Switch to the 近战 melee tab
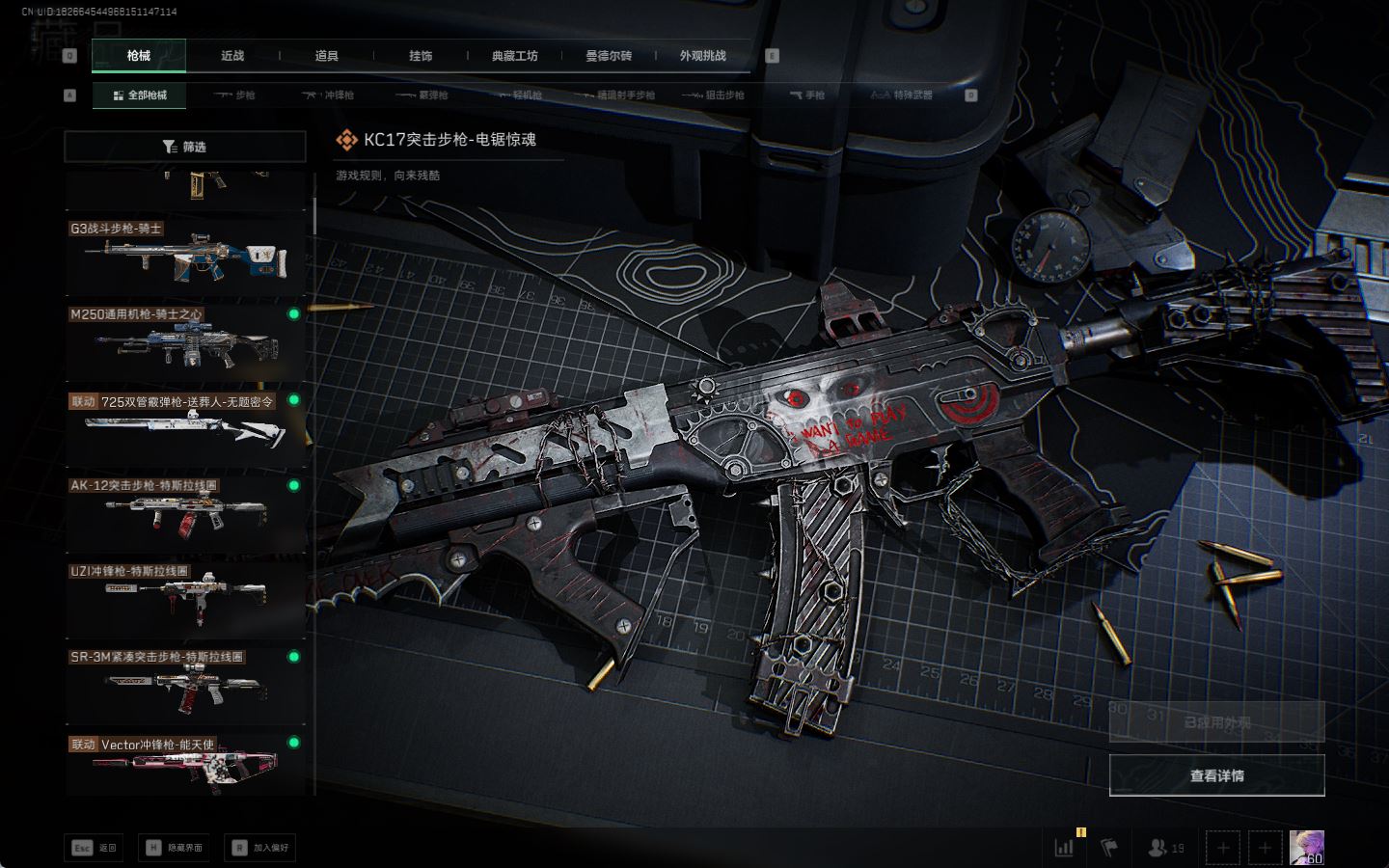Screen dimensions: 1389x868 pos(232,56)
